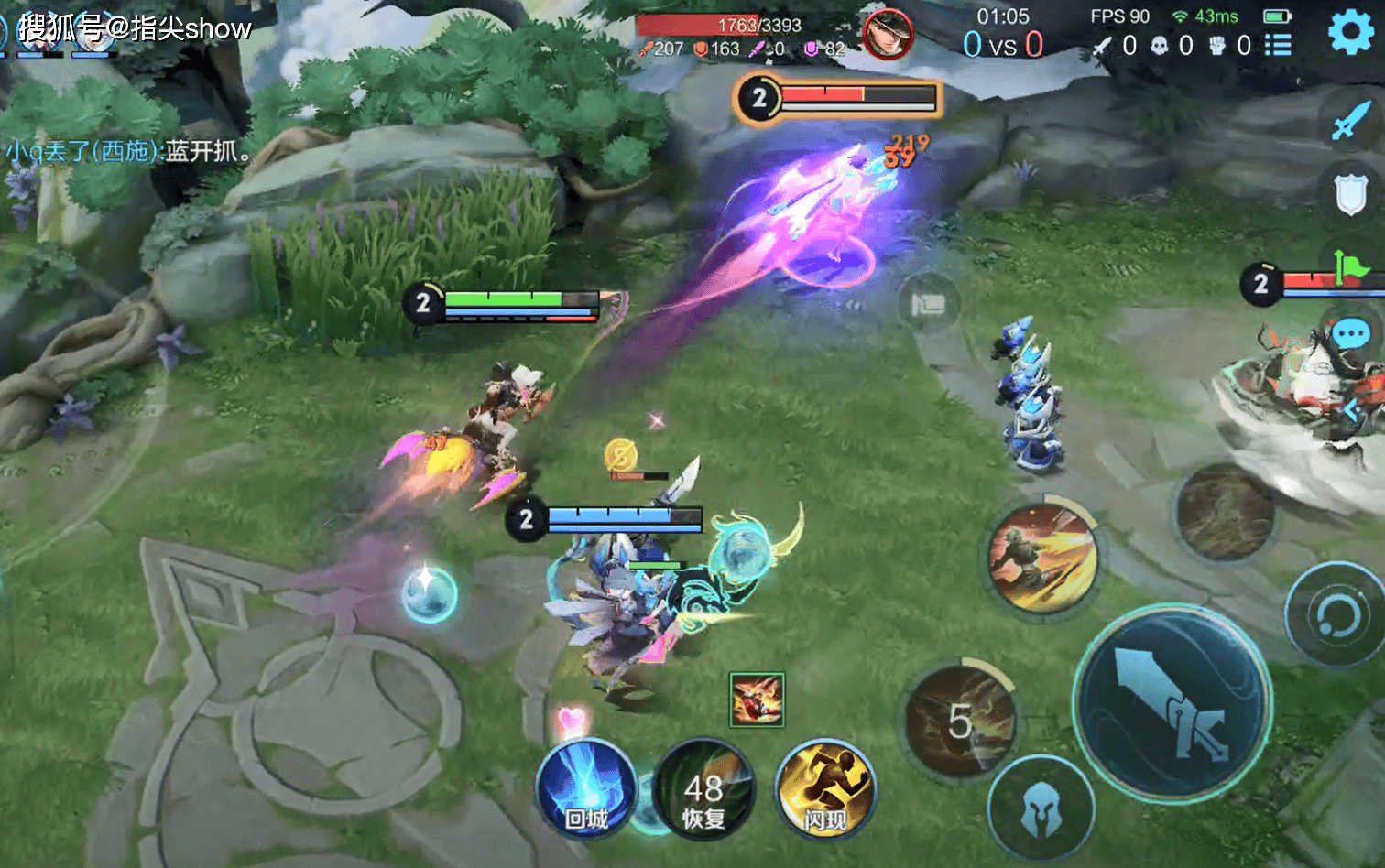Select the enemy hero portrait at top
The image size is (1385, 868).
(887, 35)
